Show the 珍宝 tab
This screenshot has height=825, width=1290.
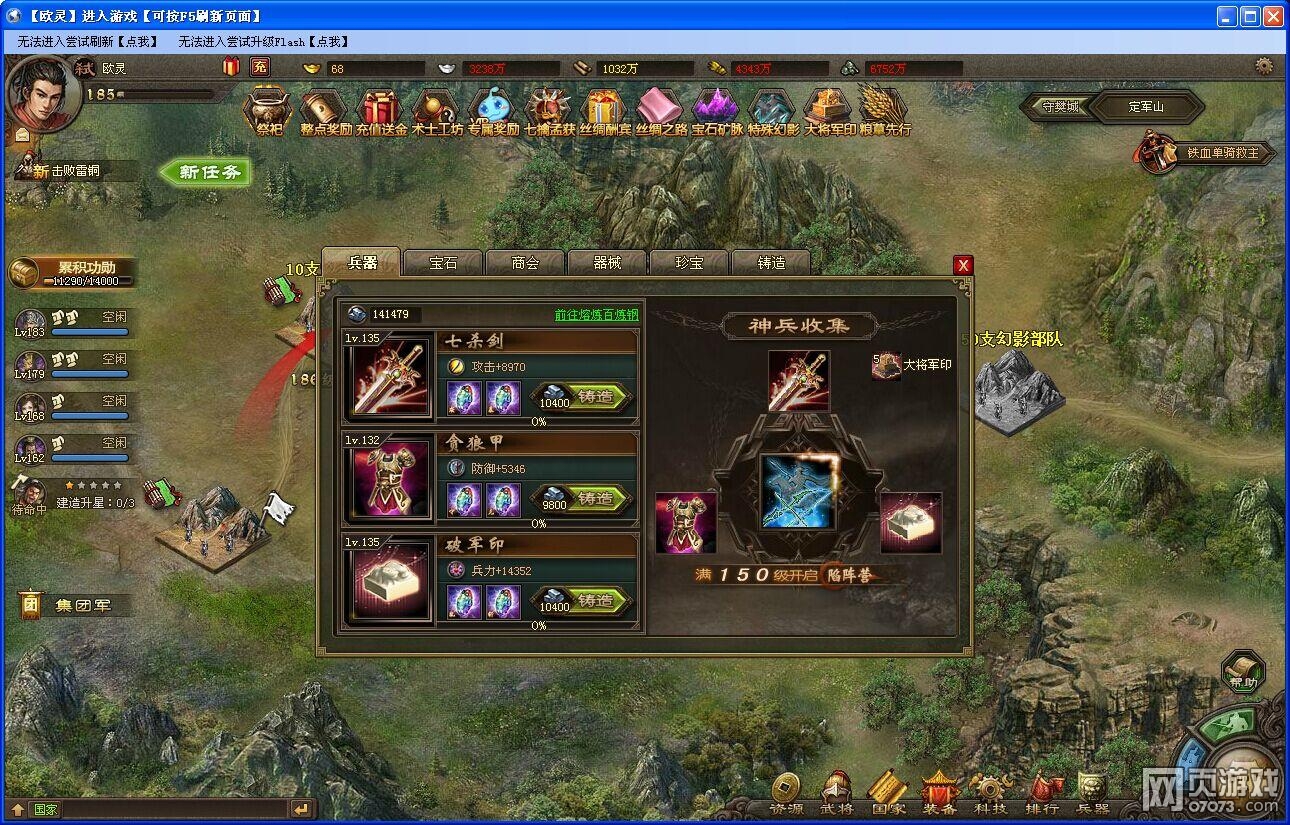[x=689, y=263]
